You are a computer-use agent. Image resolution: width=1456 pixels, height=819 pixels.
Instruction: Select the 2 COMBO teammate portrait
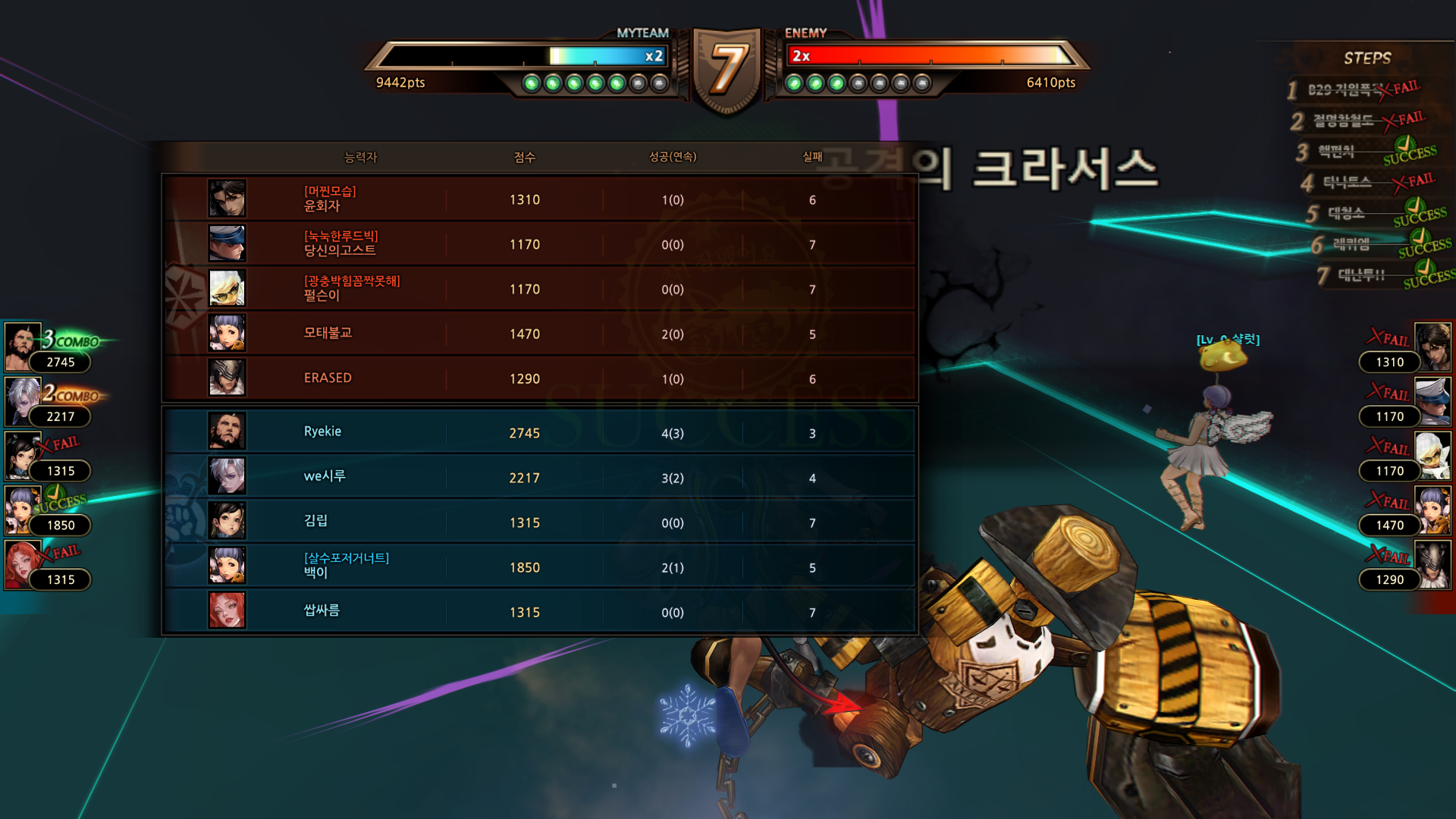[22, 402]
